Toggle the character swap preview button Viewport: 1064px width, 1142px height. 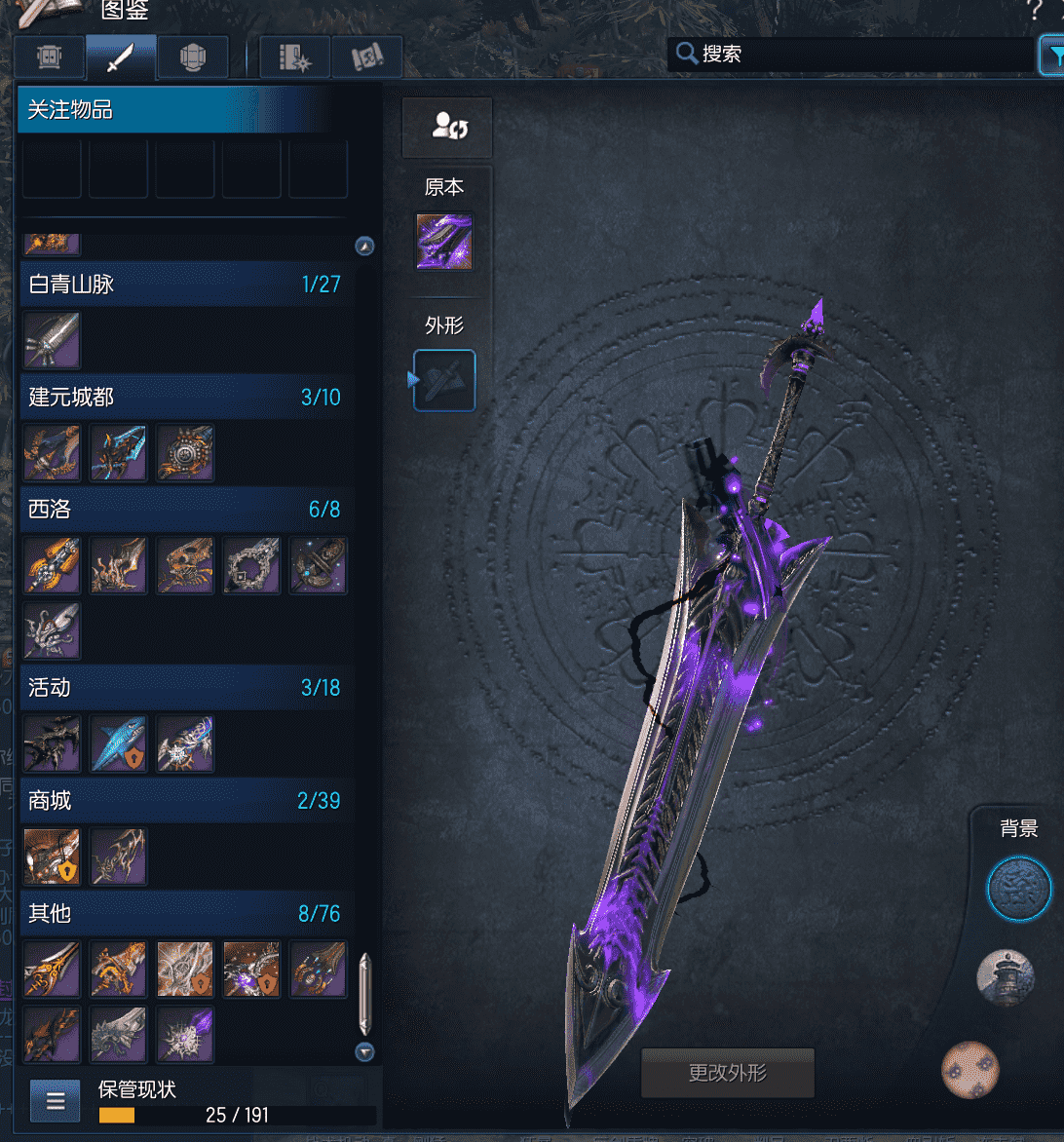tap(447, 128)
